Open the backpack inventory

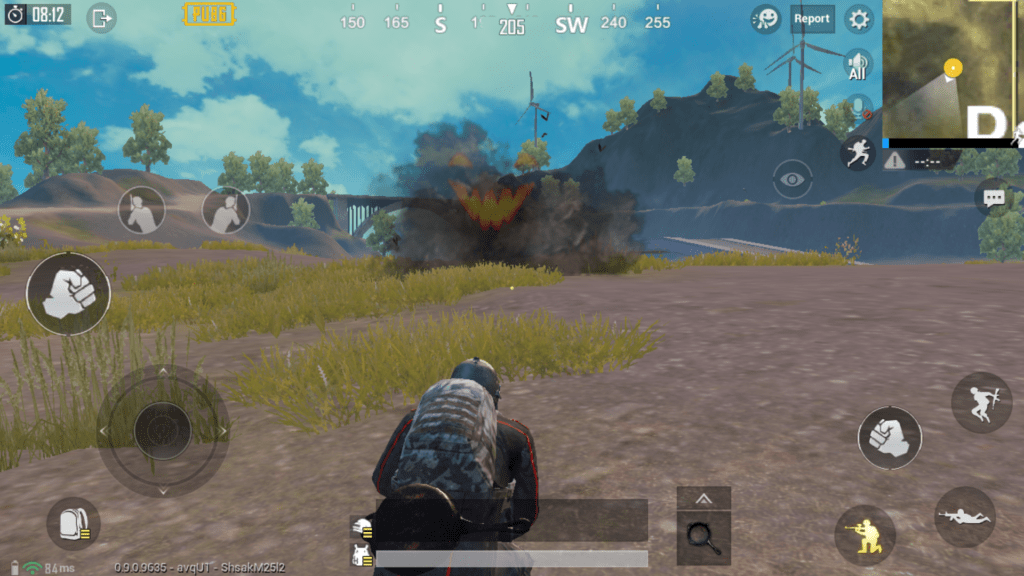click(73, 523)
